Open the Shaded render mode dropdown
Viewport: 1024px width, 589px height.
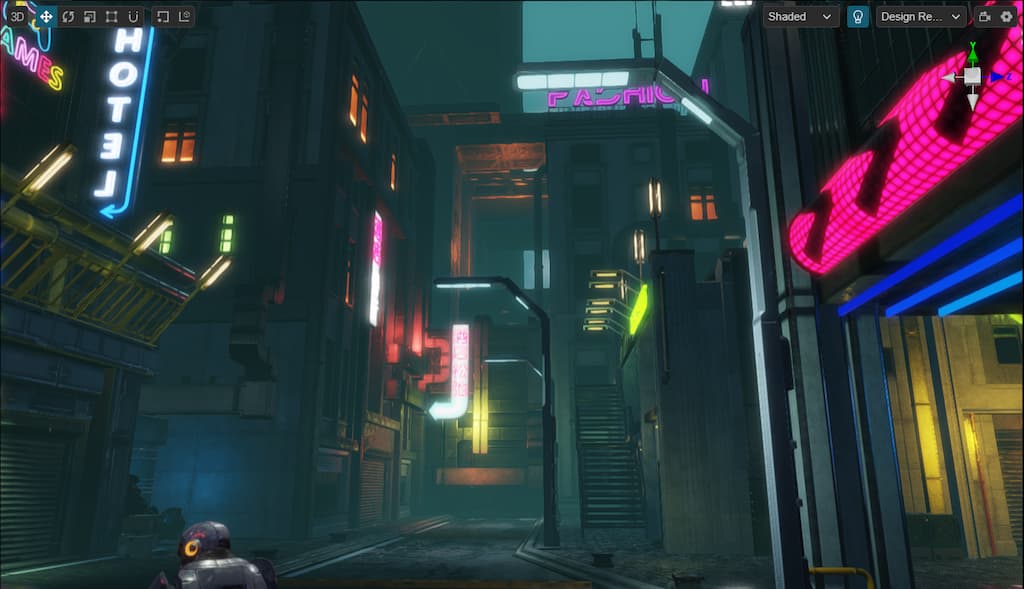tap(801, 16)
